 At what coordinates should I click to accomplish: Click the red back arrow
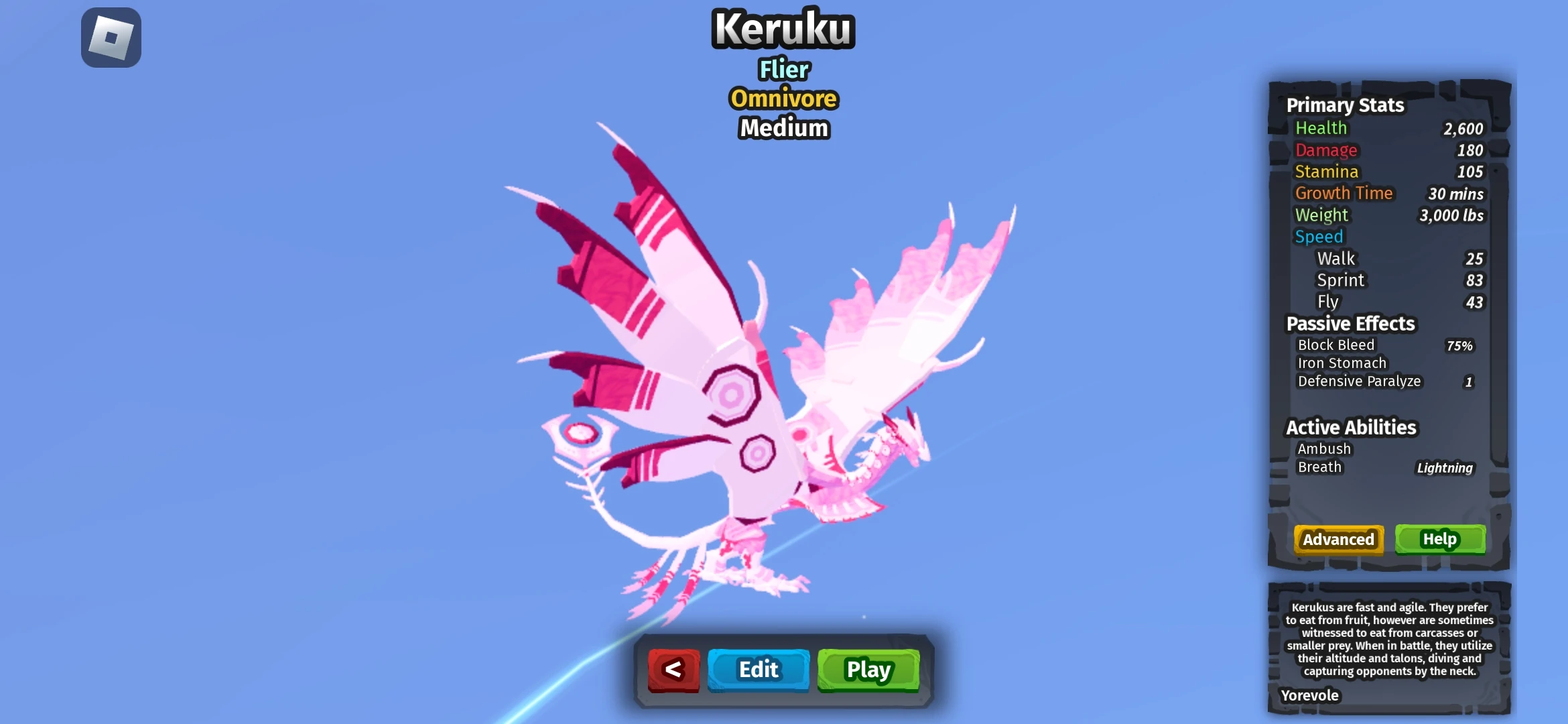point(673,669)
